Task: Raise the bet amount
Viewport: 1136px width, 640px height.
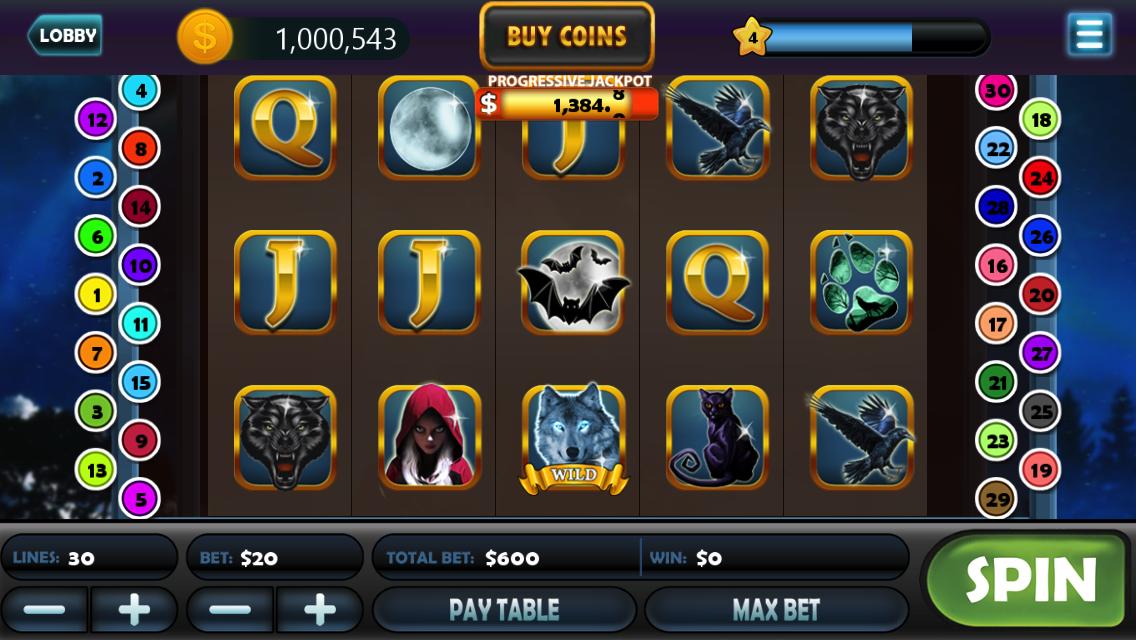Action: (x=320, y=609)
